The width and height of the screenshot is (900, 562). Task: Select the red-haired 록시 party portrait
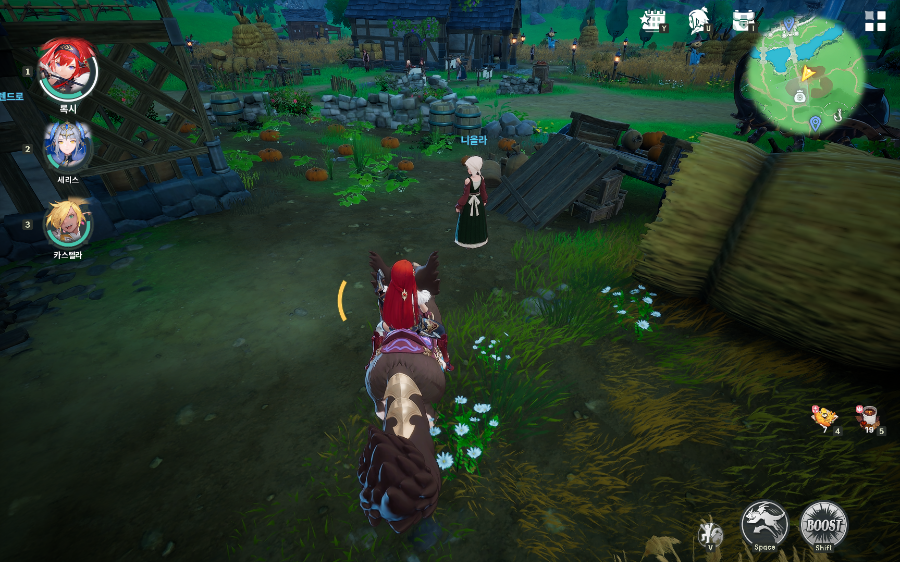[68, 70]
